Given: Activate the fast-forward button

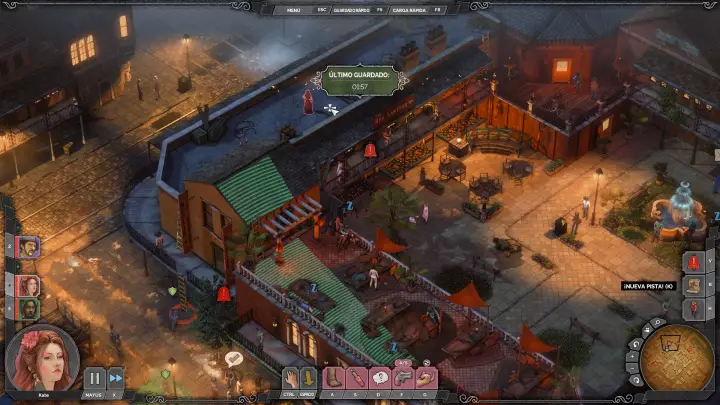Looking at the screenshot, I should click(x=115, y=378).
